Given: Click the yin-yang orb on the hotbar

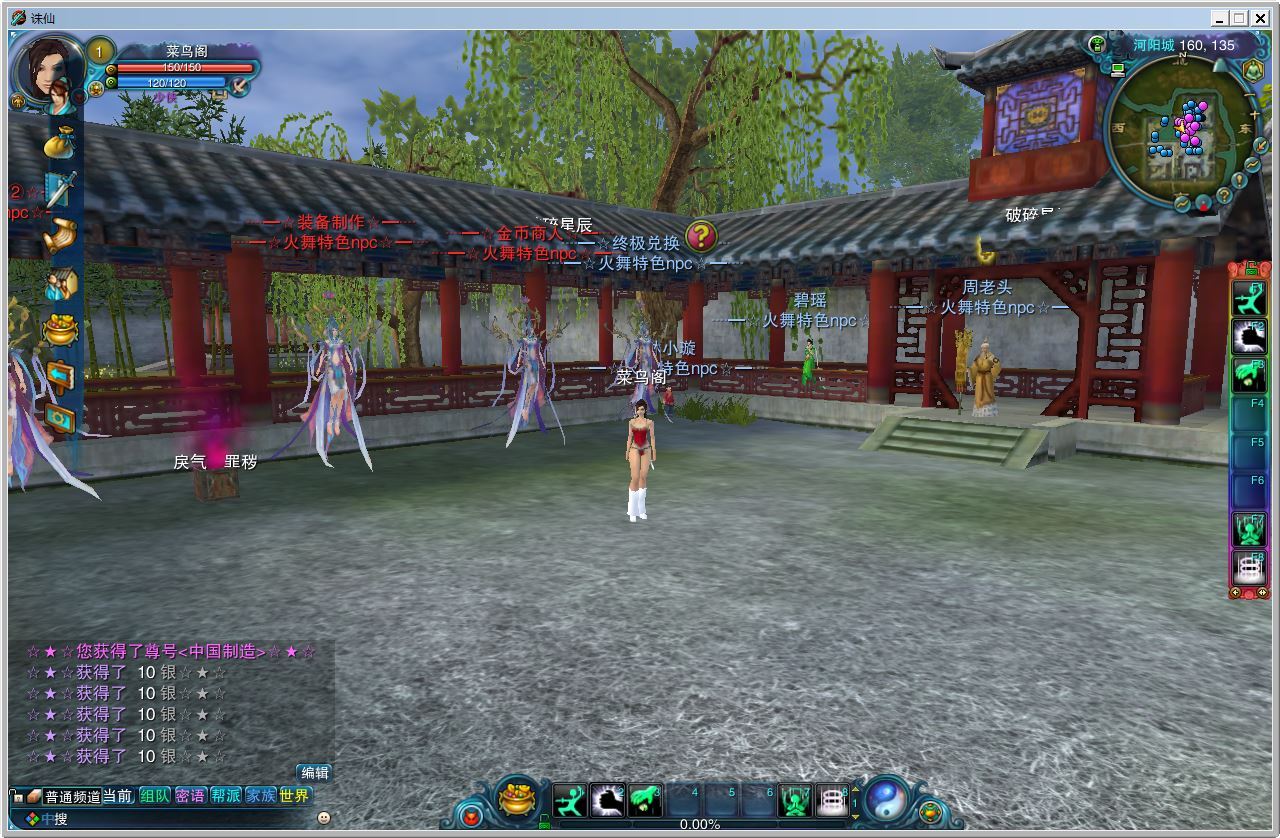Looking at the screenshot, I should [x=885, y=801].
